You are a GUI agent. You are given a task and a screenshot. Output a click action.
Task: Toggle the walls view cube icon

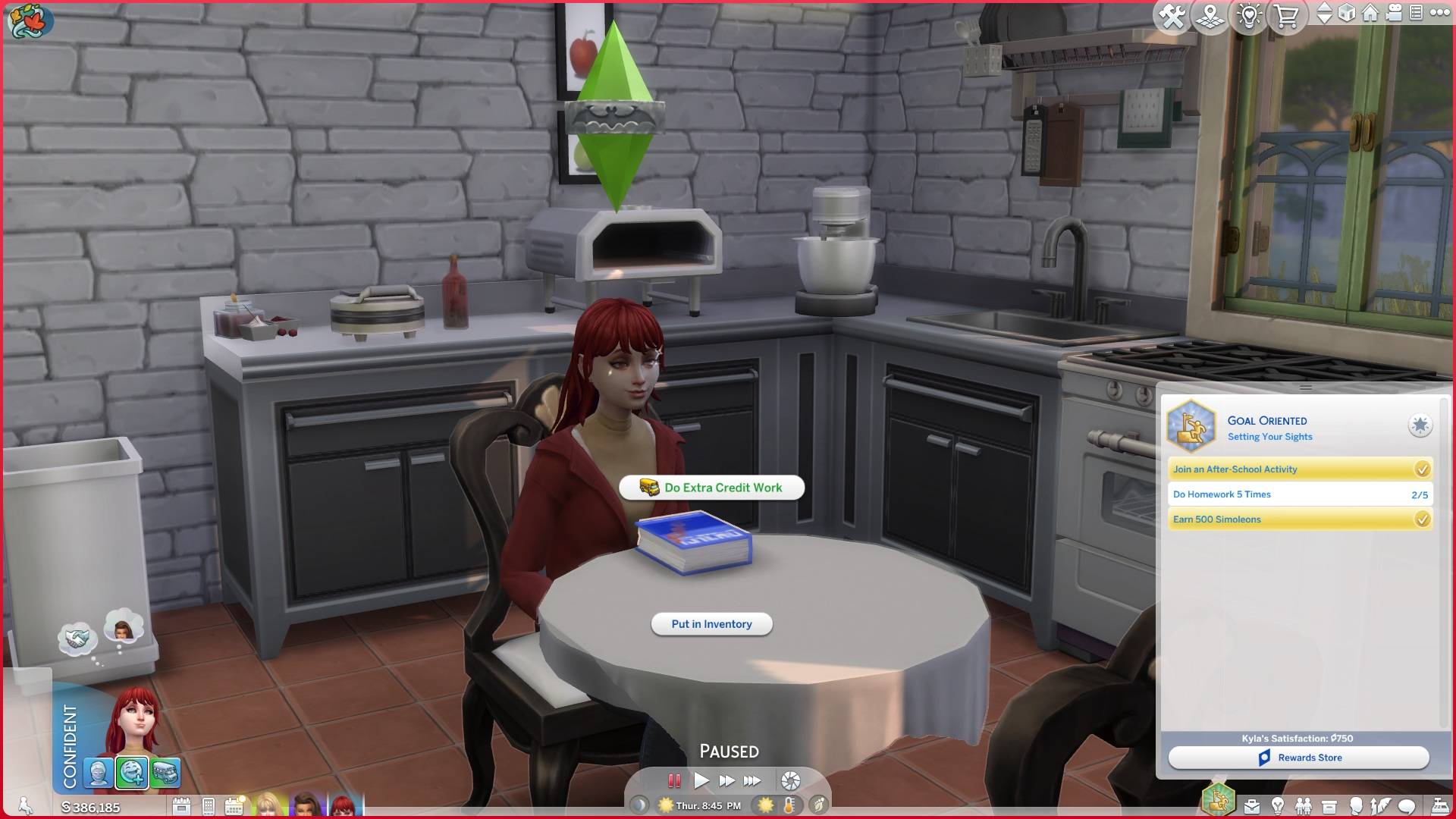click(x=1348, y=14)
